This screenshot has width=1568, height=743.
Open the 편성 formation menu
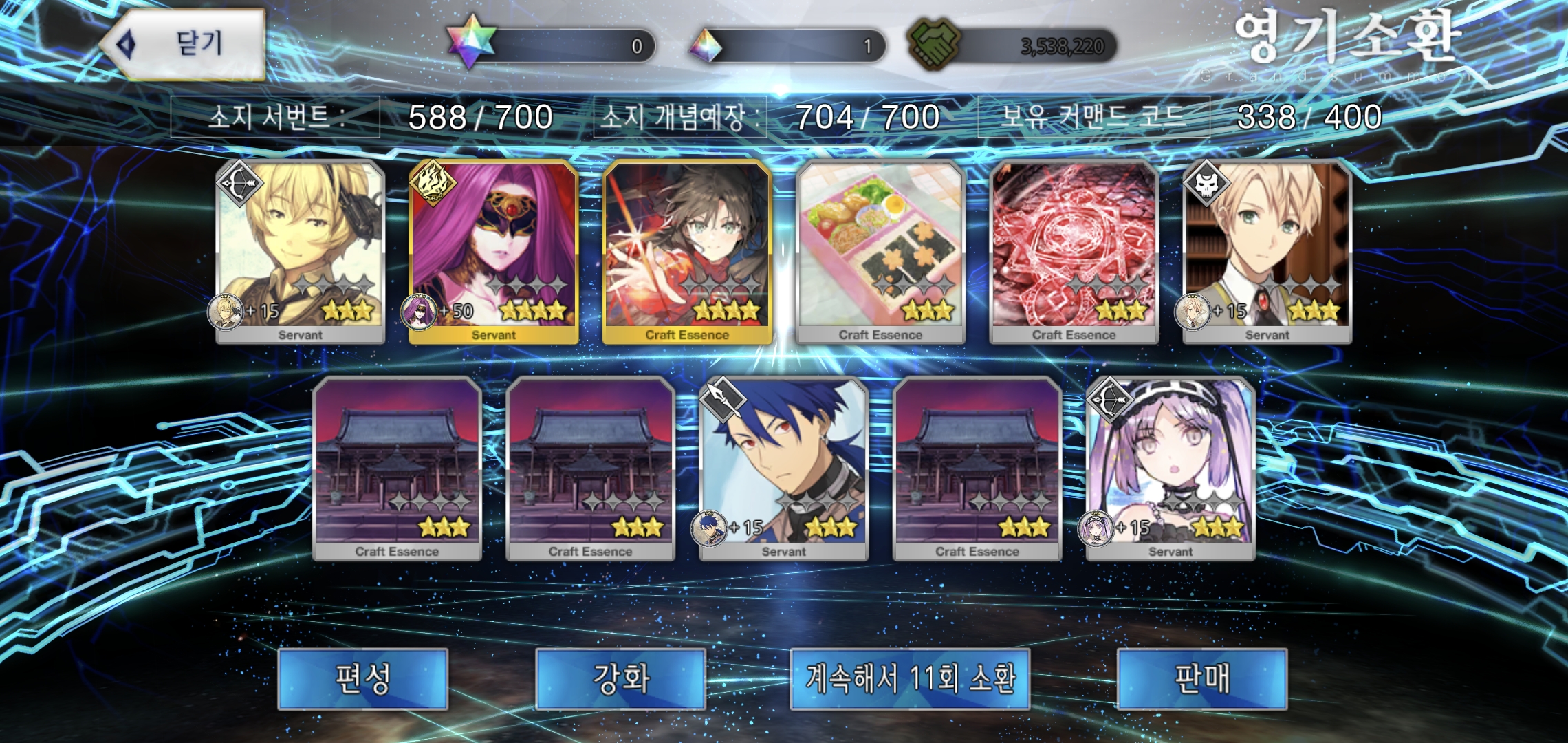point(362,678)
